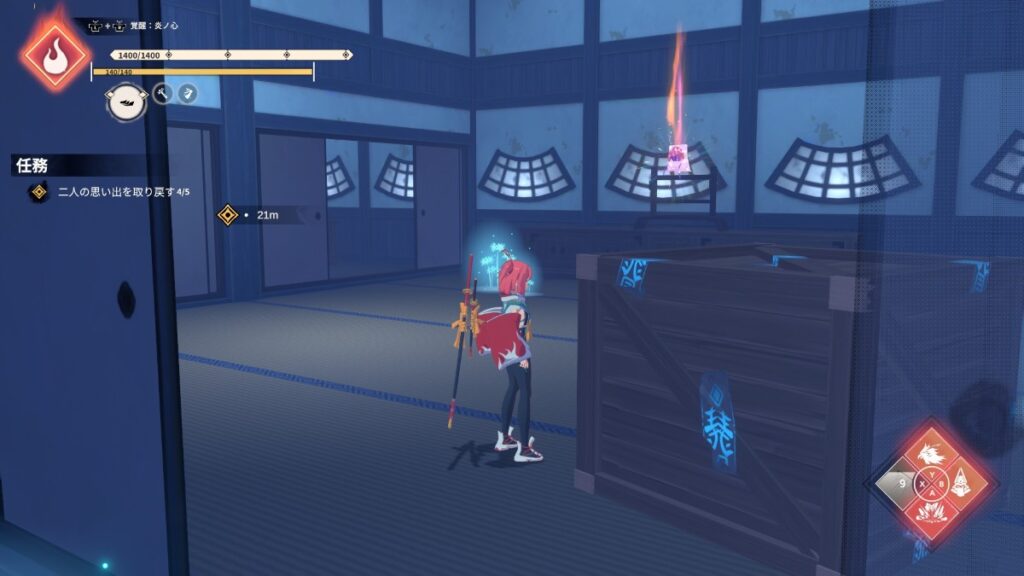Click the round shoe icon
Screen dimensions: 1024x576
pos(126,101)
